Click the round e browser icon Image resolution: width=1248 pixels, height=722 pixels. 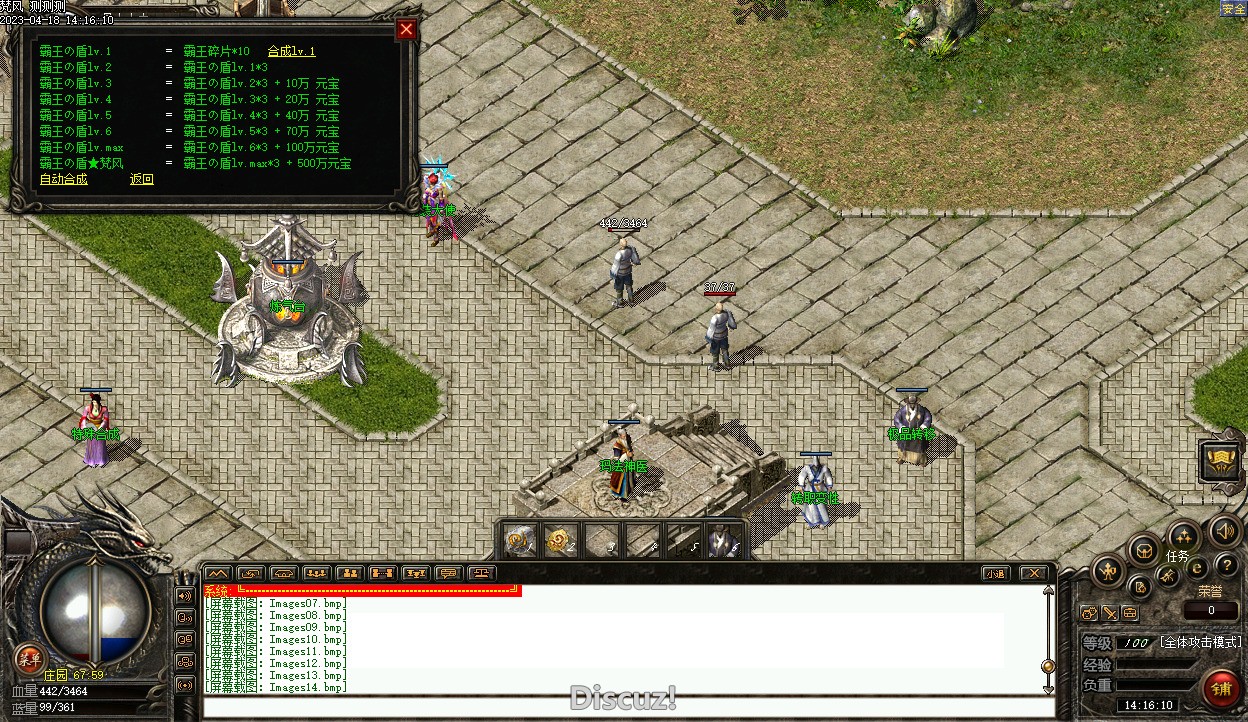pyautogui.click(x=1197, y=568)
